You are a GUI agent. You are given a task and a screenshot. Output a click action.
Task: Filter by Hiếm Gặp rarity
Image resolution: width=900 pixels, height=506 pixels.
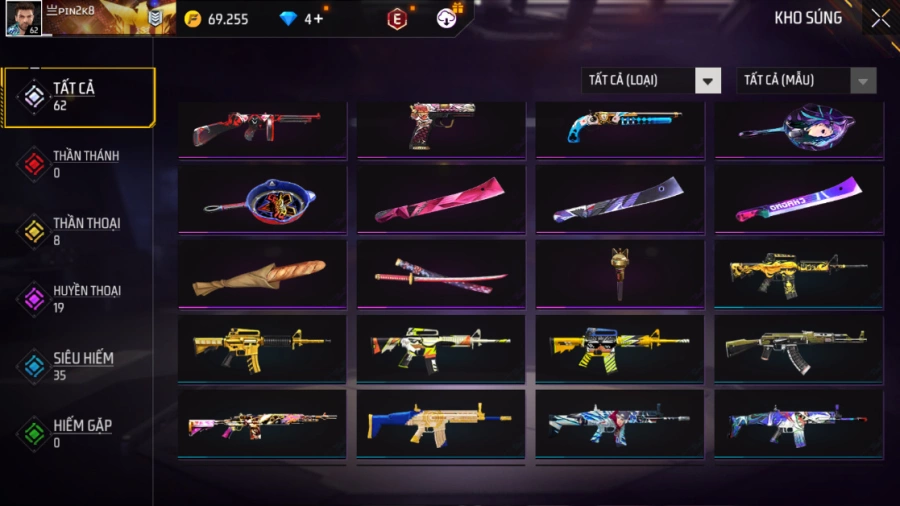click(78, 432)
